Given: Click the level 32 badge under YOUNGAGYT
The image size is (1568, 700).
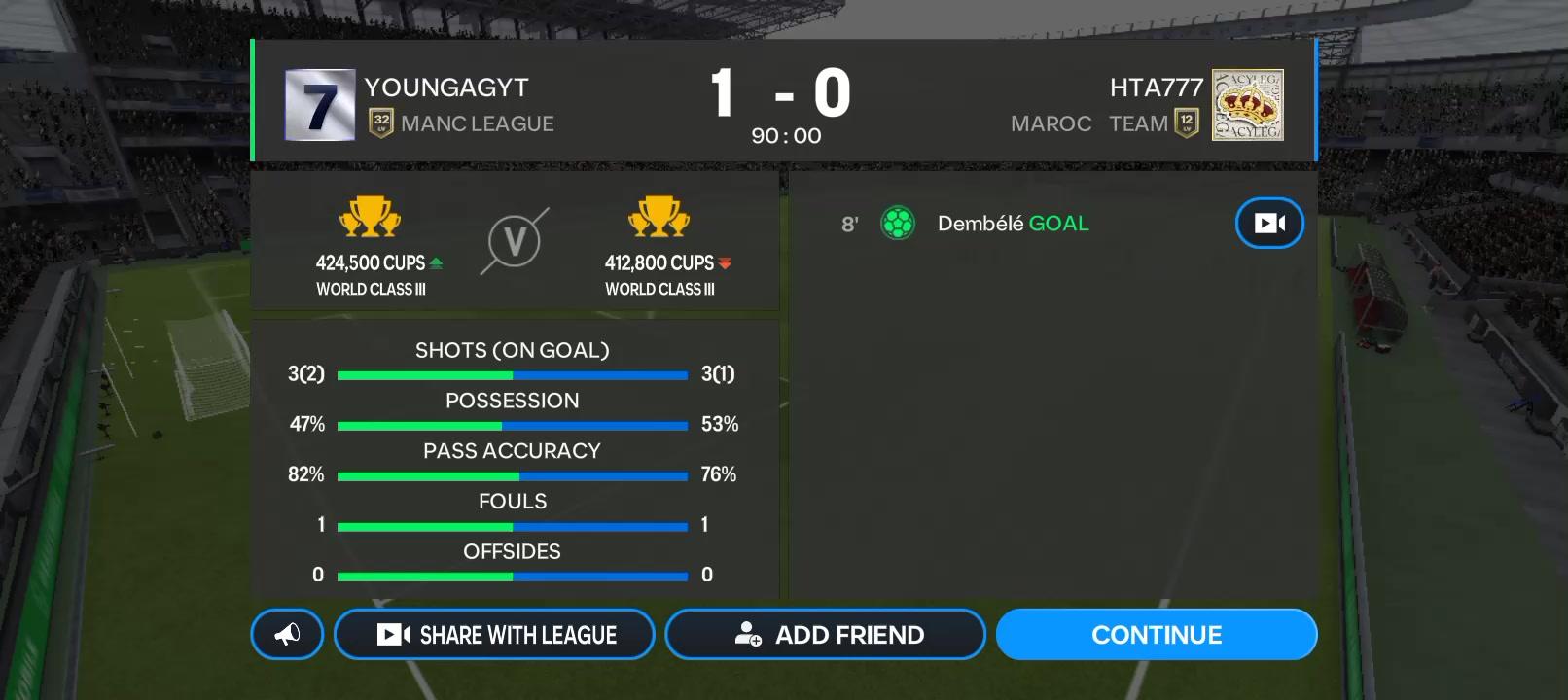Looking at the screenshot, I should pos(380,123).
